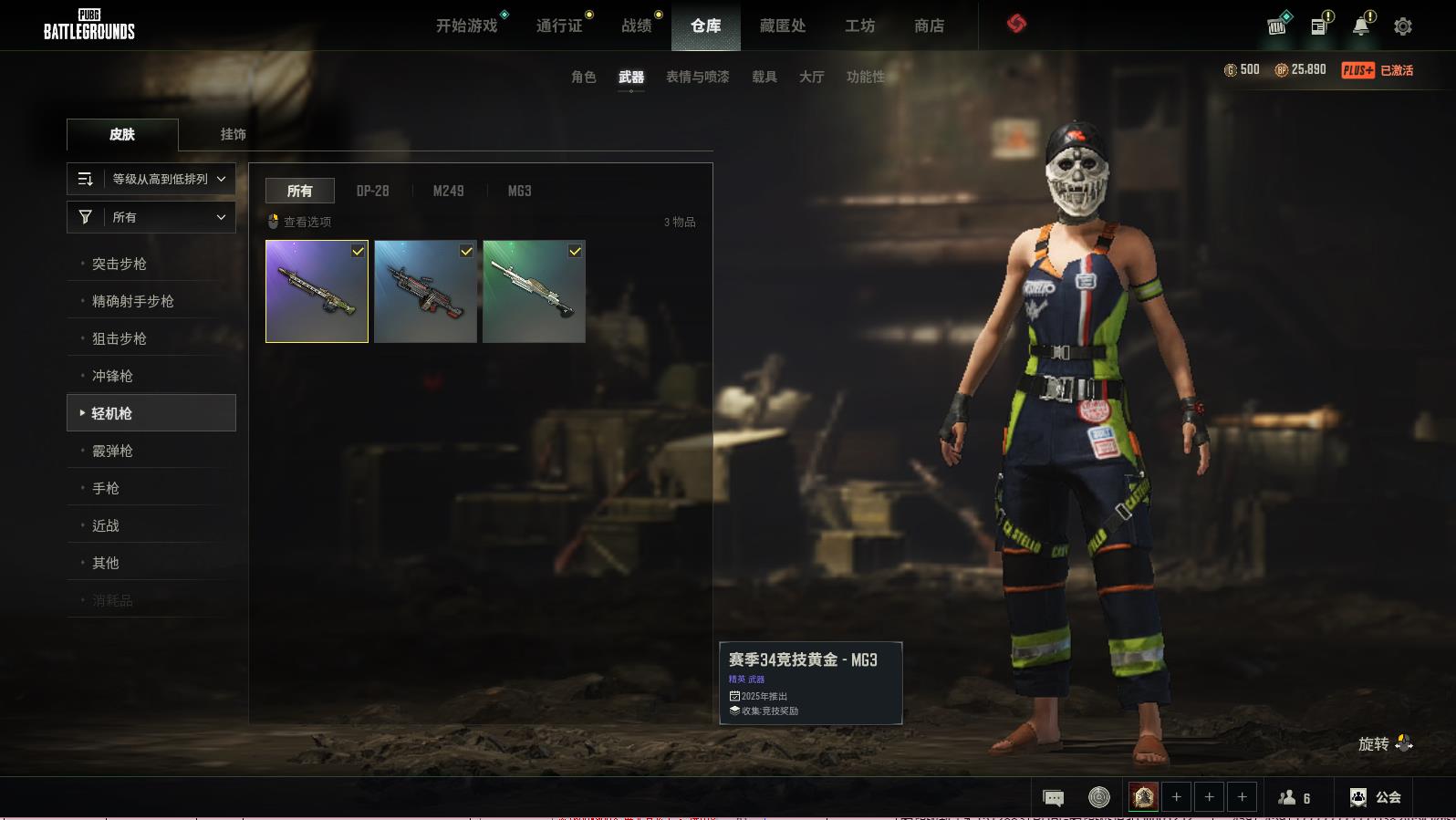1456x820 pixels.
Task: Filter skins by the MG3 tab
Action: tap(519, 191)
